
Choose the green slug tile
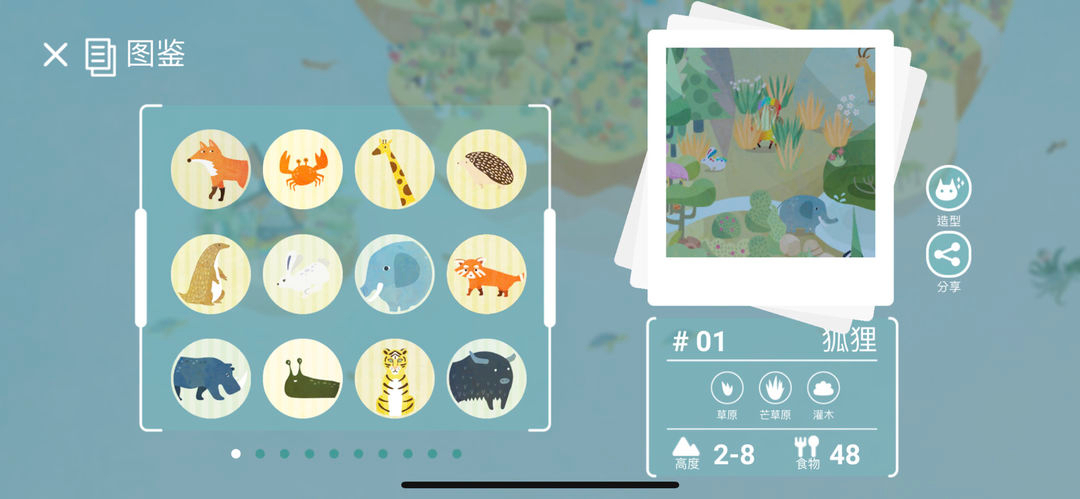pos(302,378)
